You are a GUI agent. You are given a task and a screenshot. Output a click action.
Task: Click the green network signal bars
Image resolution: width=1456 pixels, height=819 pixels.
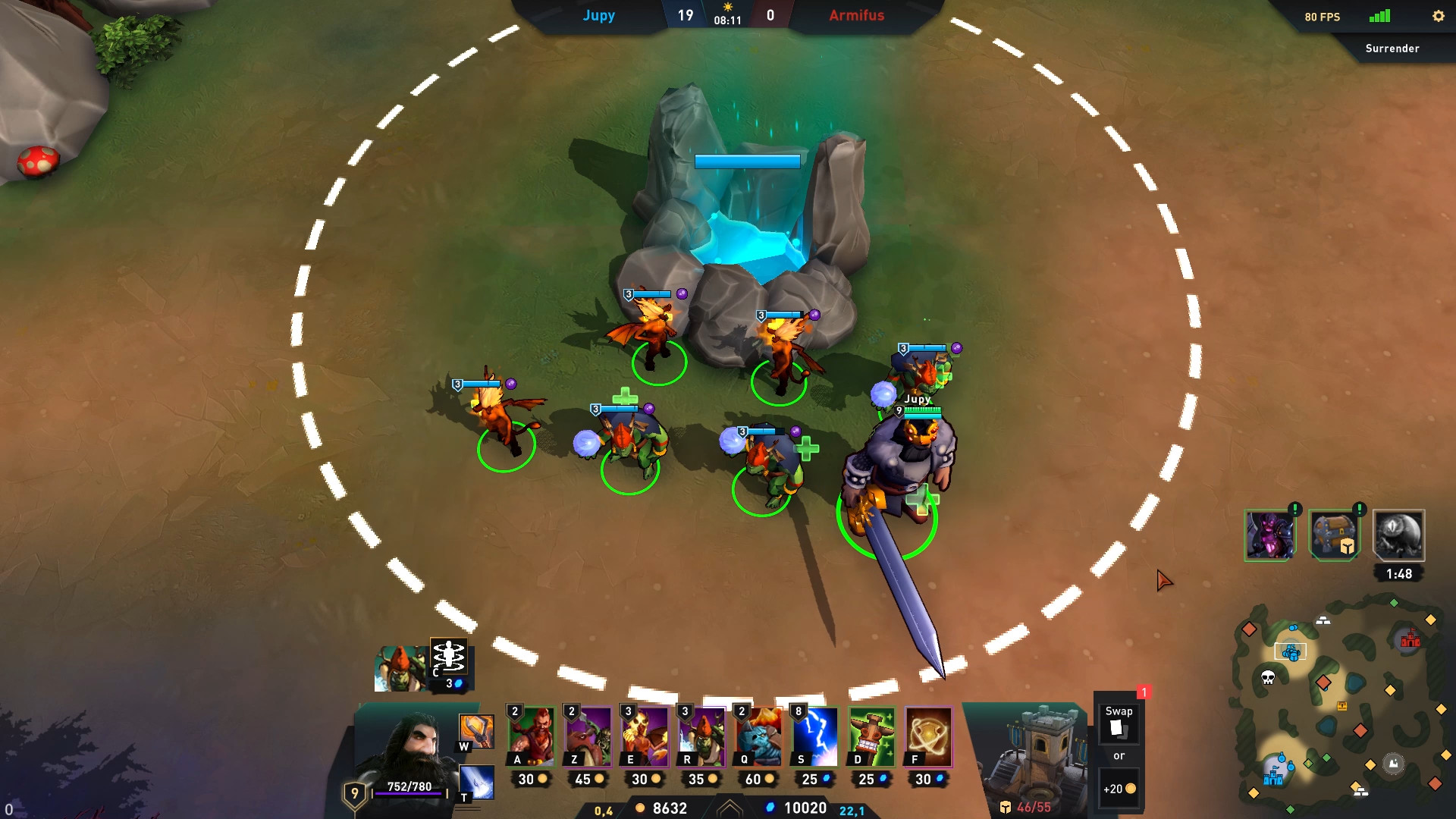pos(1377,14)
